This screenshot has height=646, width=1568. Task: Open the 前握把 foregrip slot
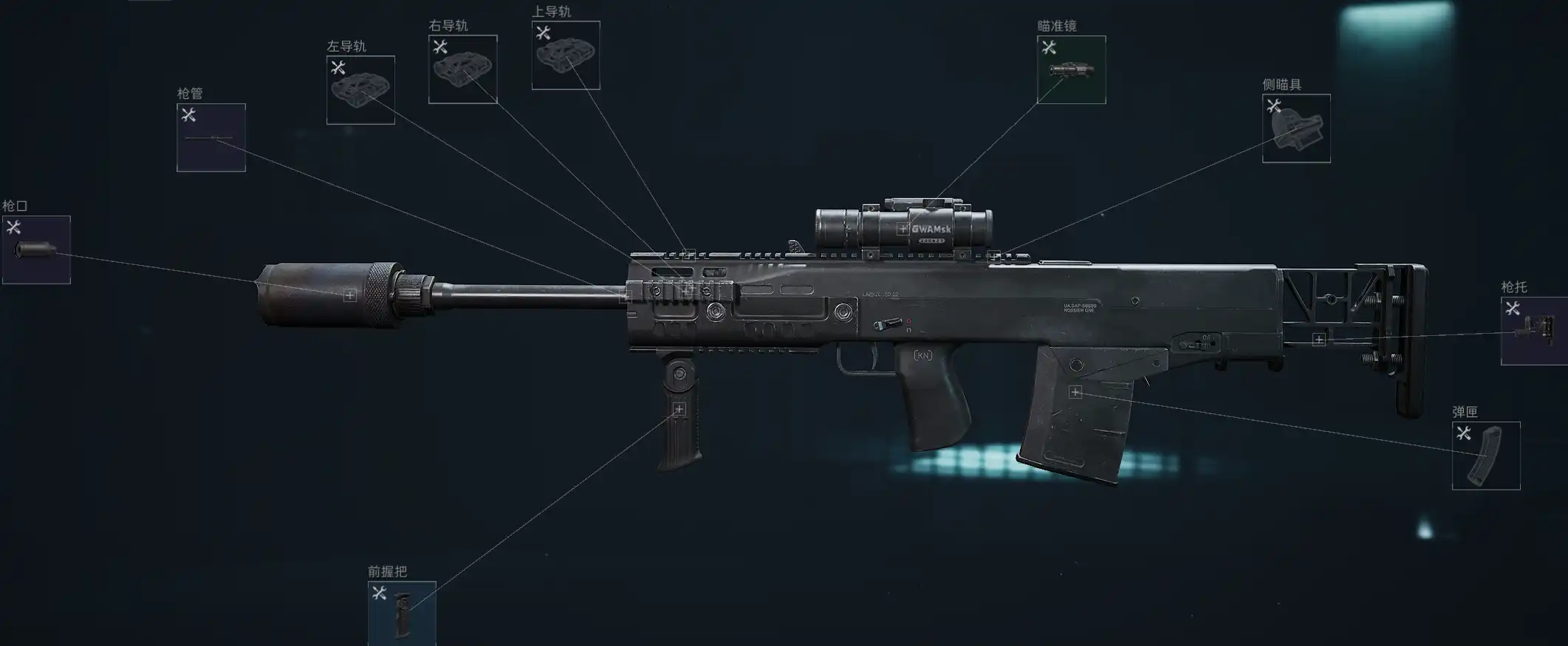coord(402,613)
